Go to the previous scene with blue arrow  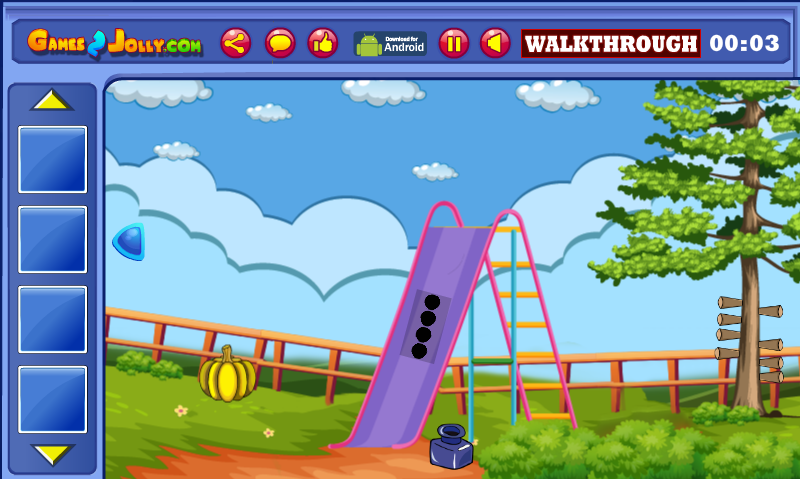point(130,242)
